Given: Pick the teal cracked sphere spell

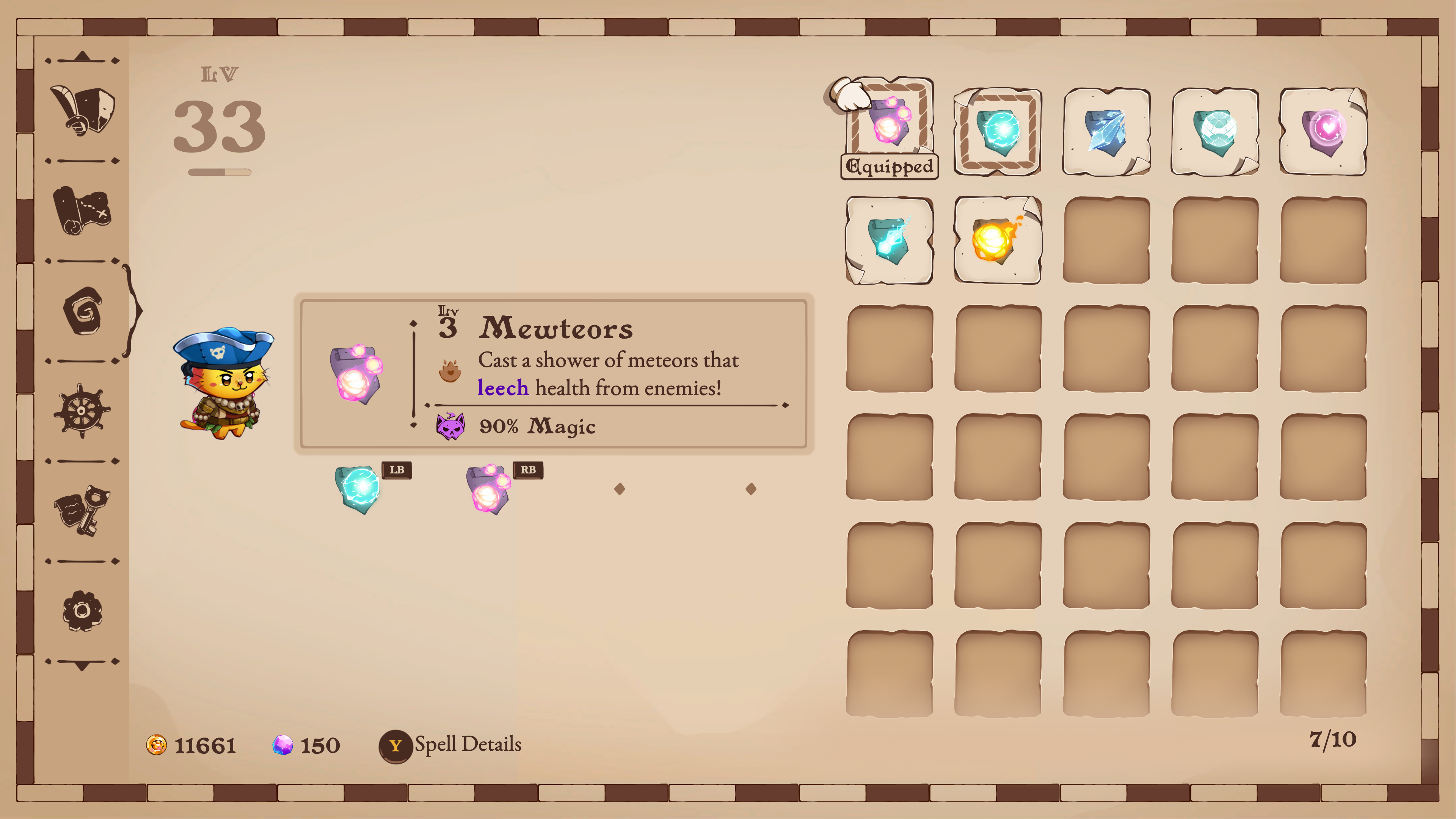Looking at the screenshot, I should click(x=1214, y=131).
